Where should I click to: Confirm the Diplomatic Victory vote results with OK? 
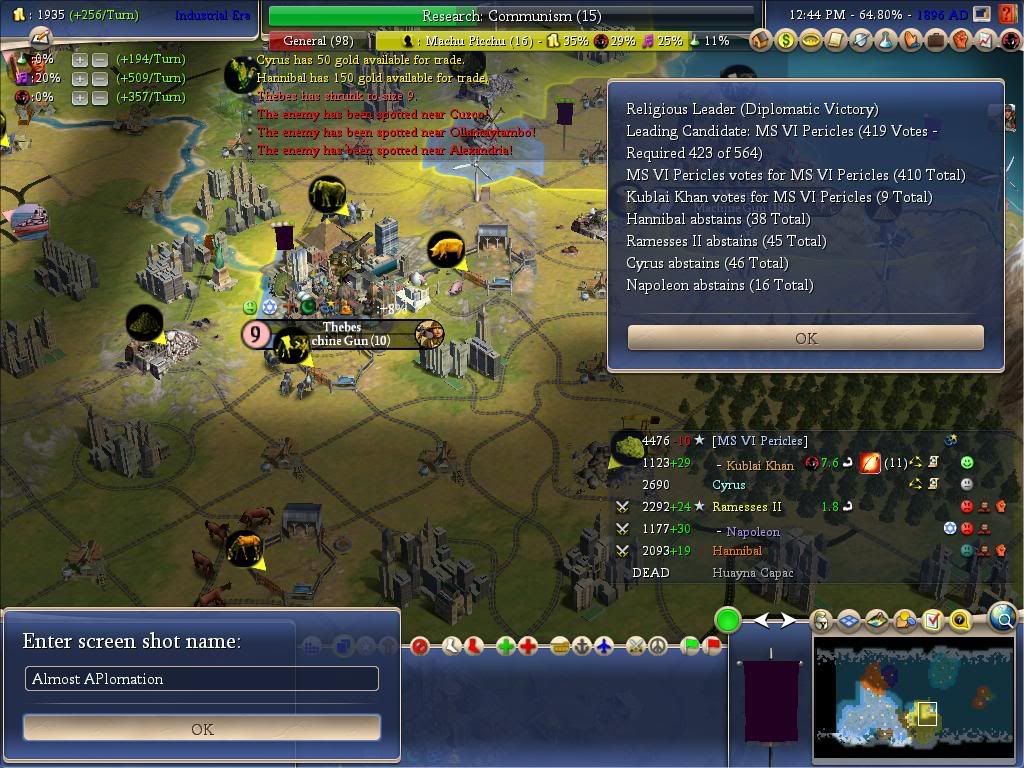[x=805, y=338]
